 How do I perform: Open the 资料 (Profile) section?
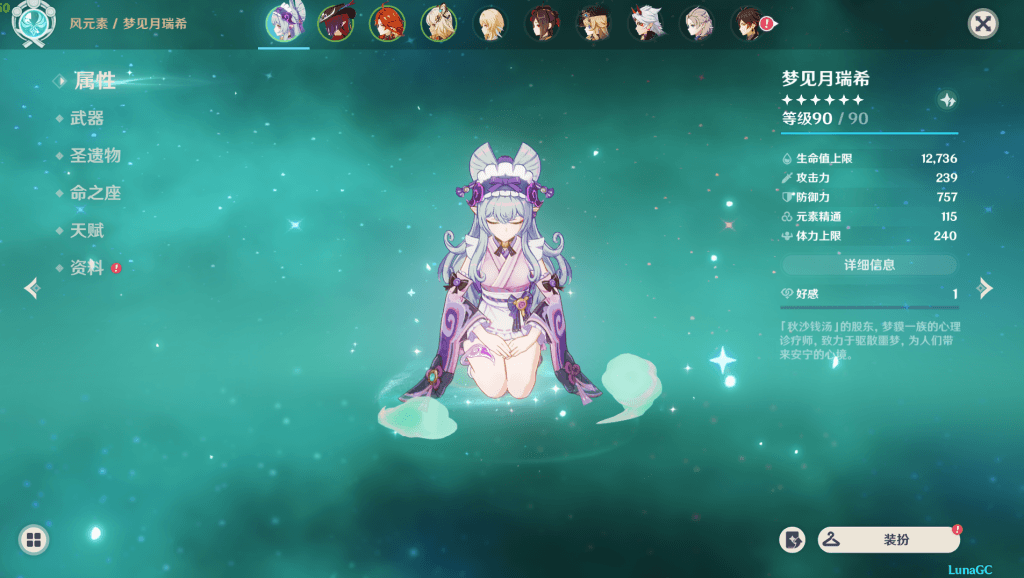[x=87, y=268]
